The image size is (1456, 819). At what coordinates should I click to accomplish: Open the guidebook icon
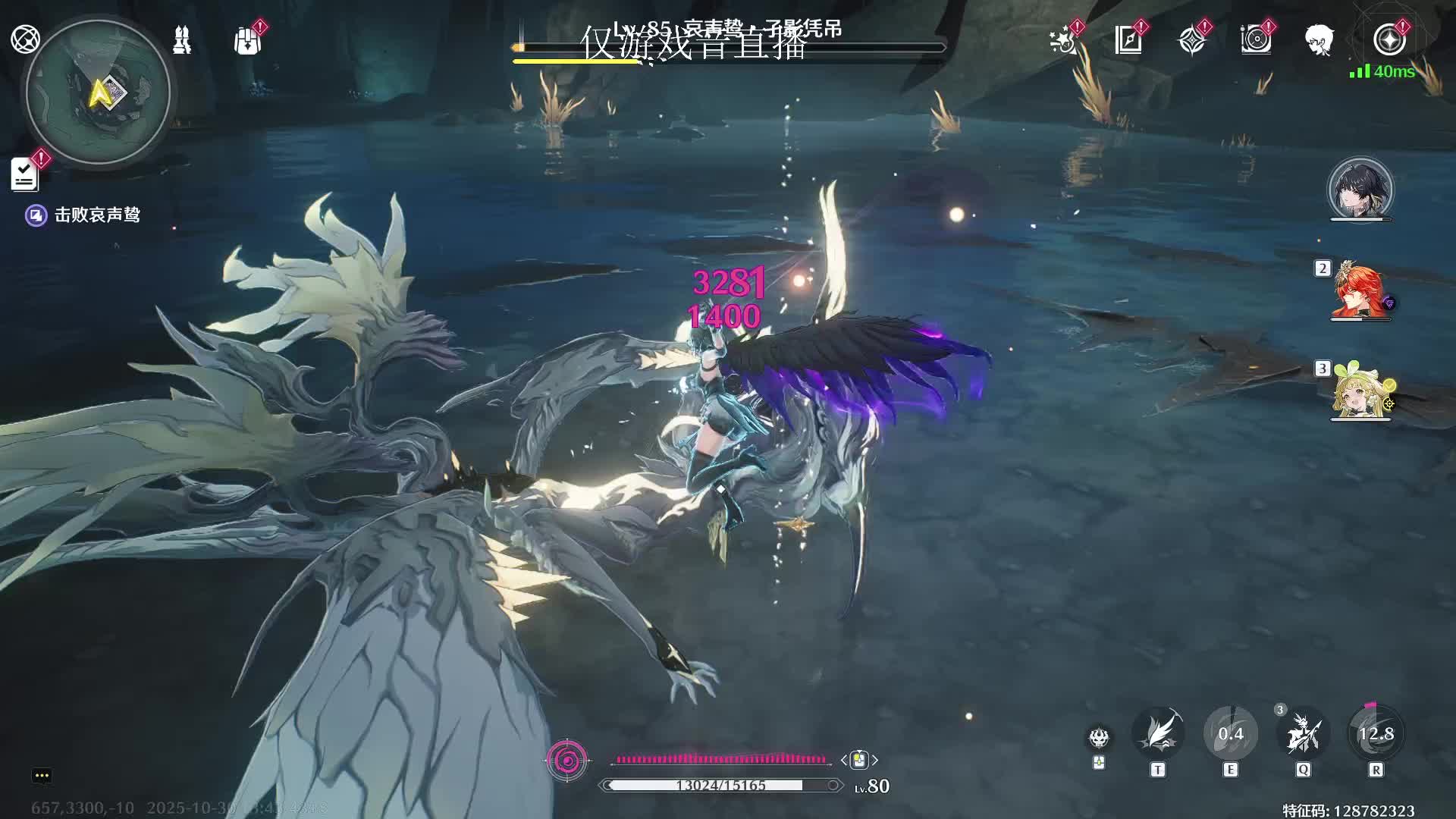tap(1128, 40)
